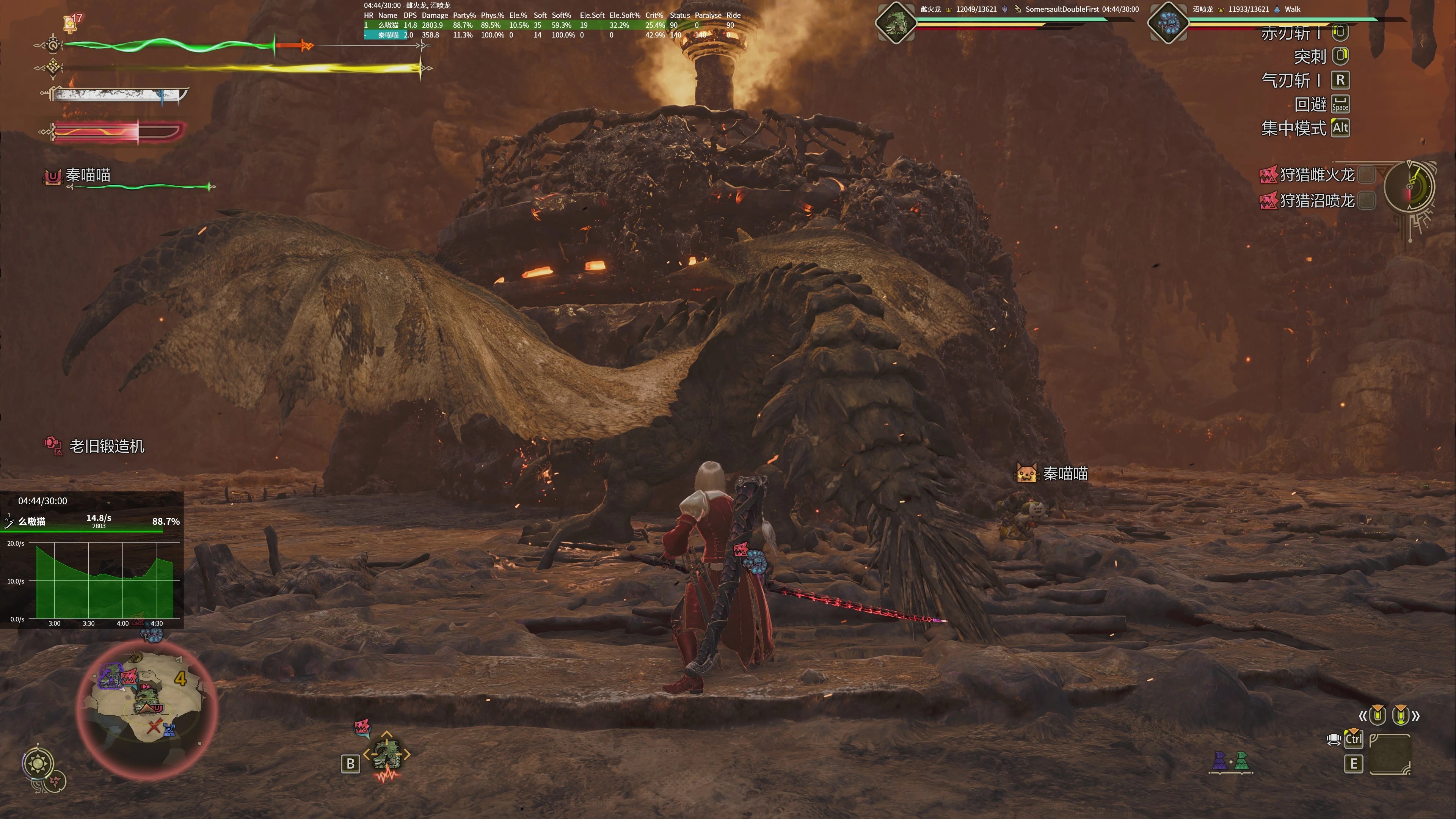Click the 雌火龙 monster face icon

tap(896, 24)
